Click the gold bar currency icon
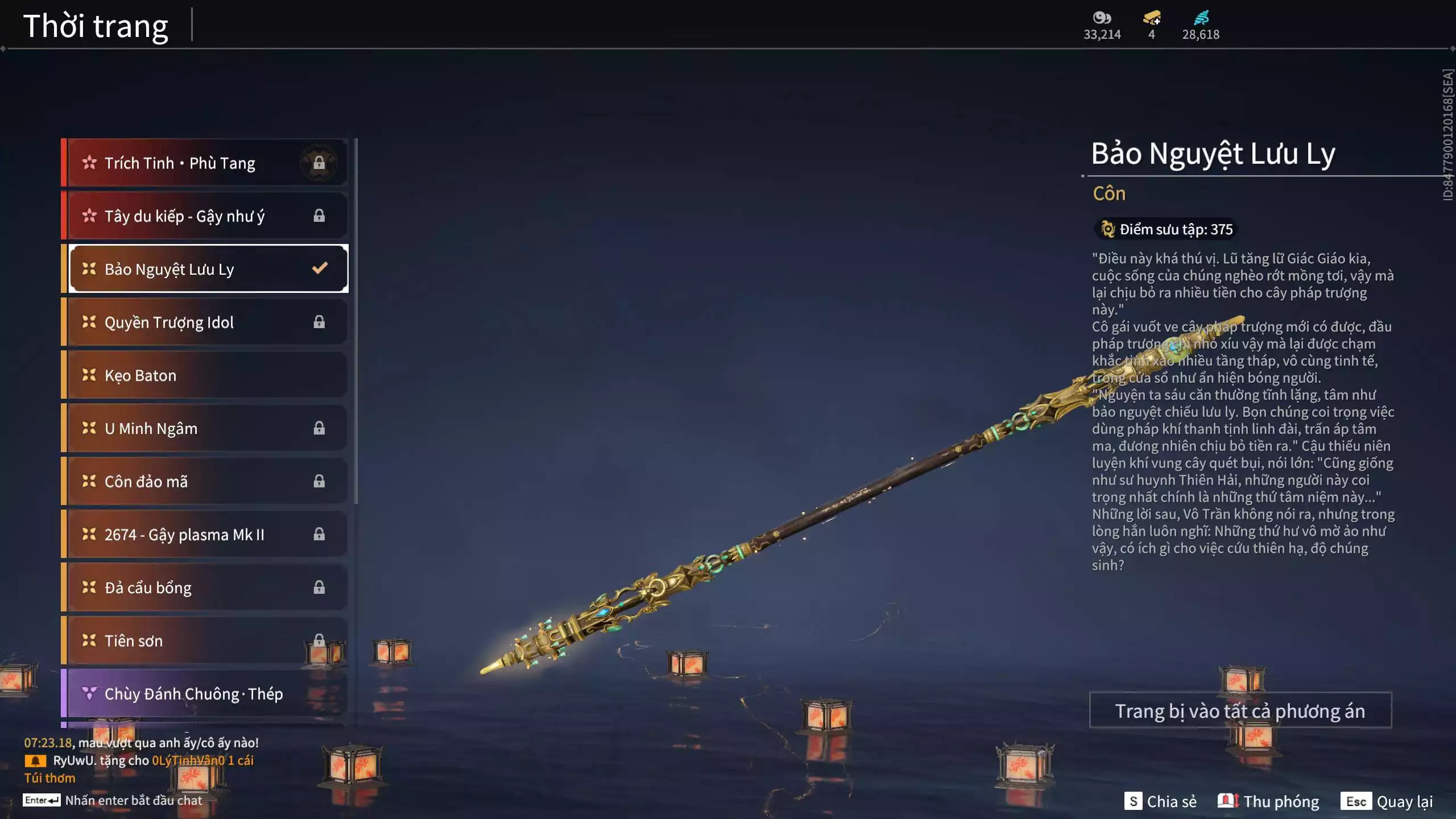The height and width of the screenshot is (819, 1456). [1152, 18]
